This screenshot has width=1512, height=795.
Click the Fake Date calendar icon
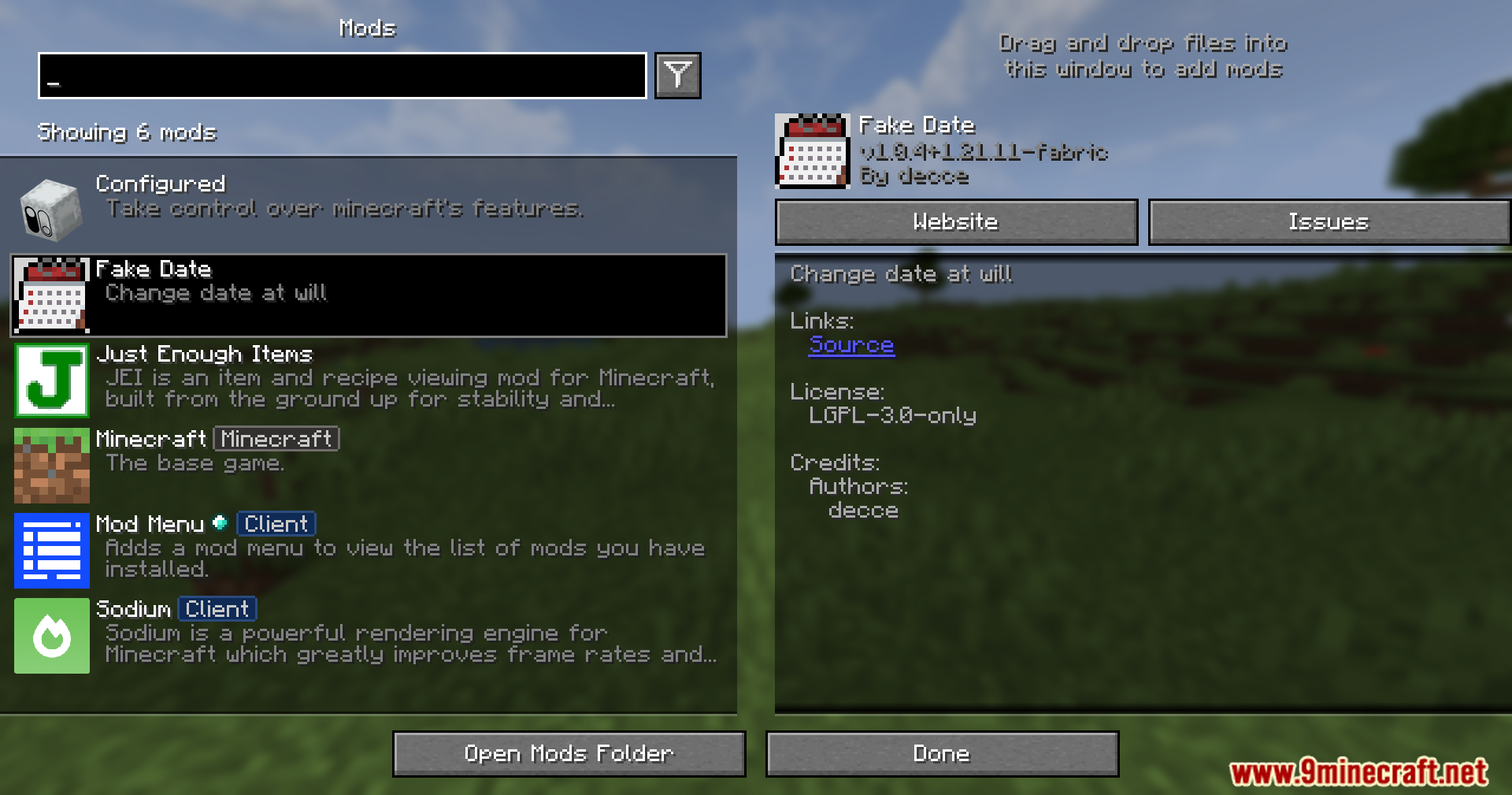51,297
